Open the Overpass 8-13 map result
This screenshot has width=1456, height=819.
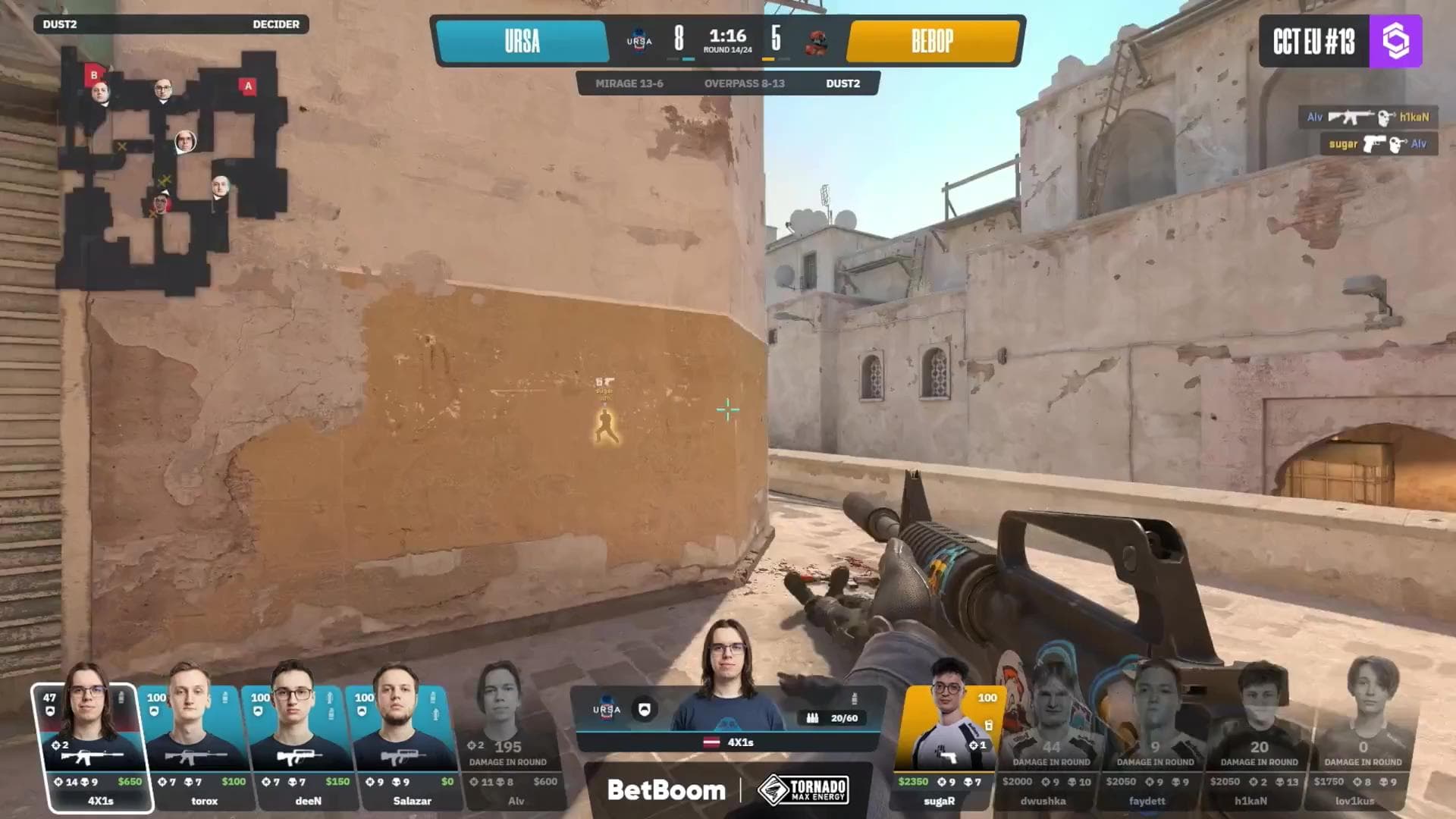(x=744, y=83)
